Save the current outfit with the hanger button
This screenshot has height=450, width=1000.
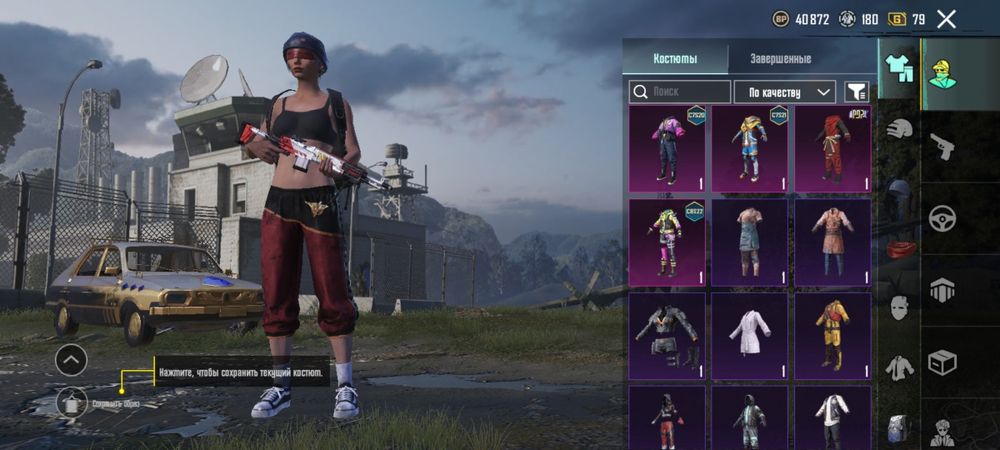click(x=71, y=402)
